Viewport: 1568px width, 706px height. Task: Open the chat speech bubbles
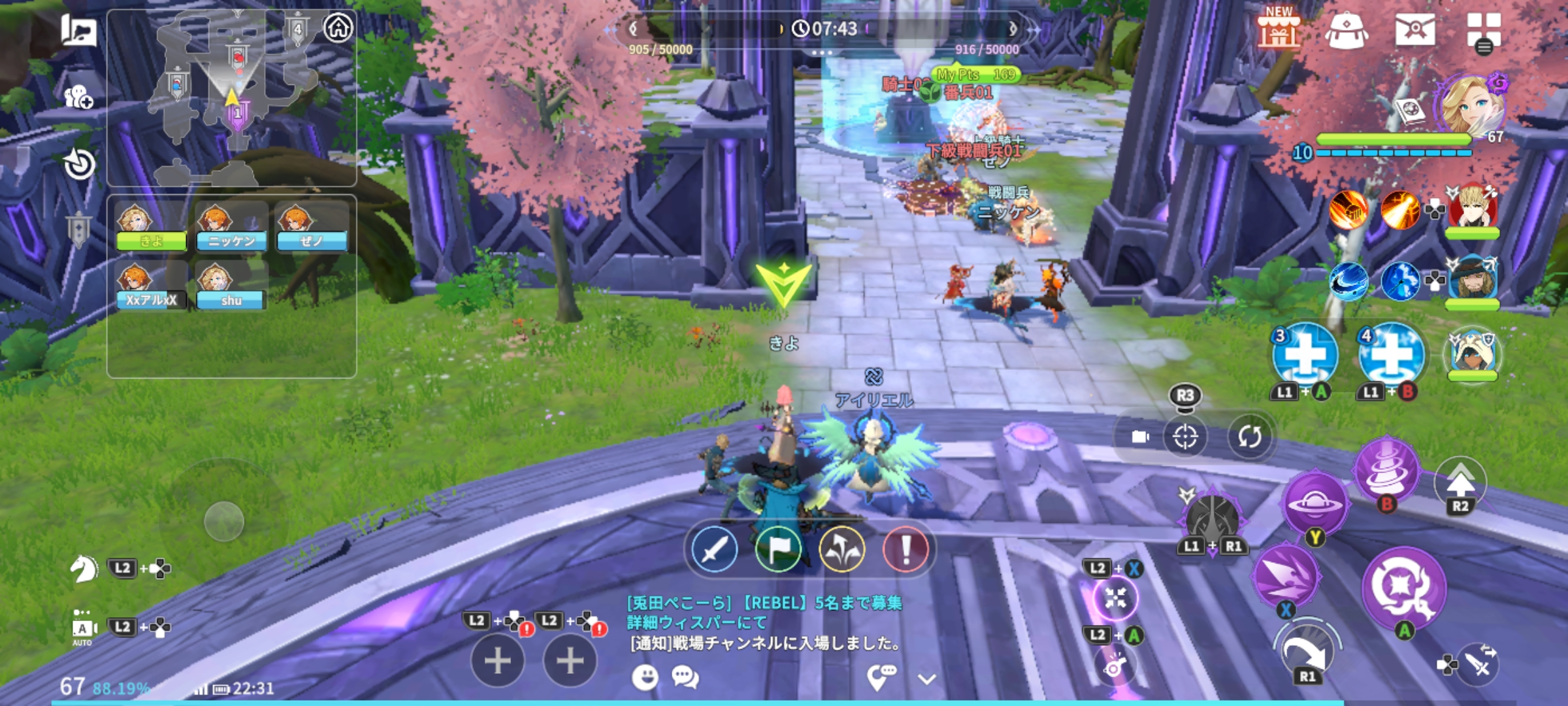pyautogui.click(x=685, y=677)
